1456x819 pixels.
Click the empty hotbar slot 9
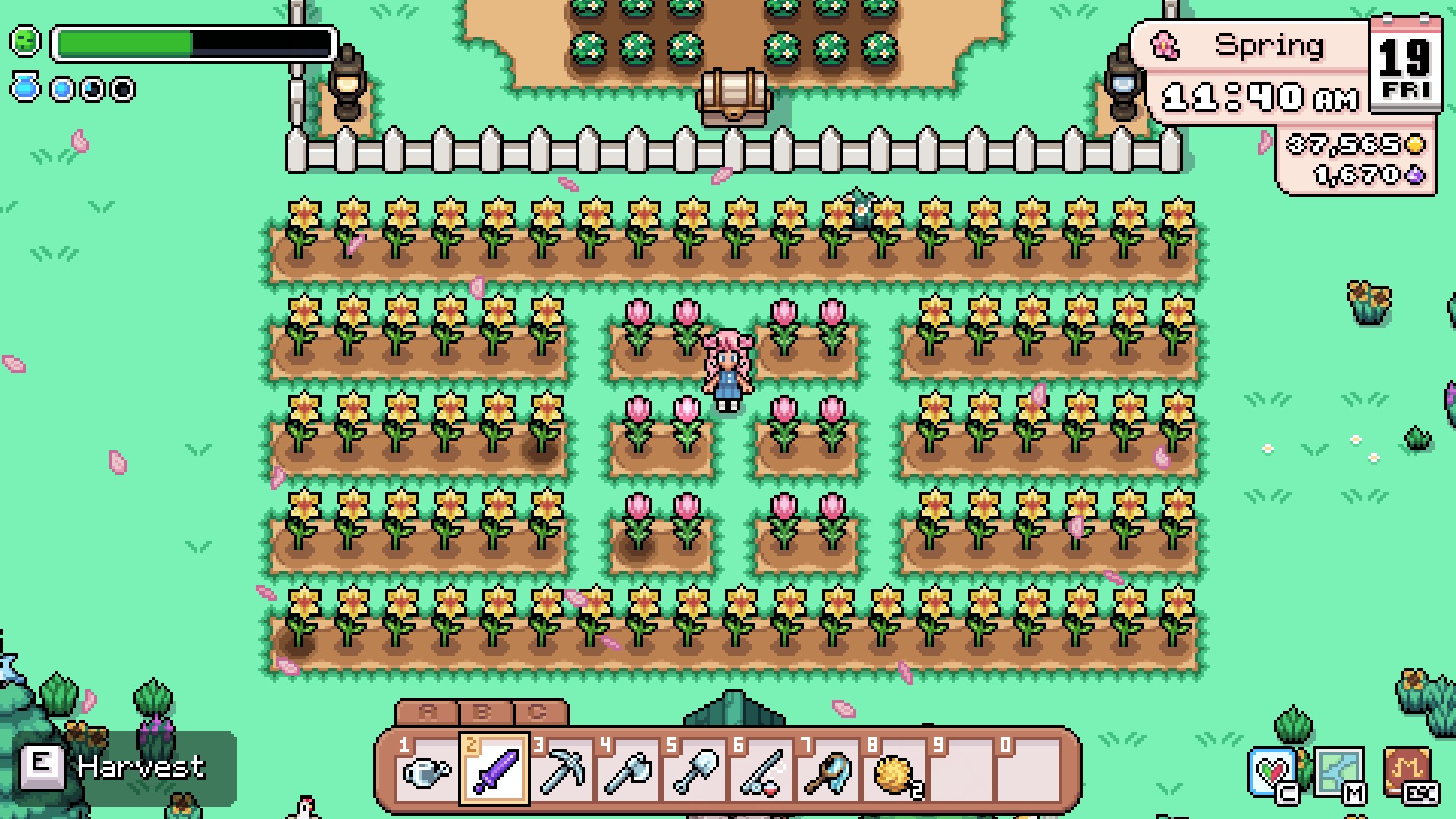coord(962,772)
